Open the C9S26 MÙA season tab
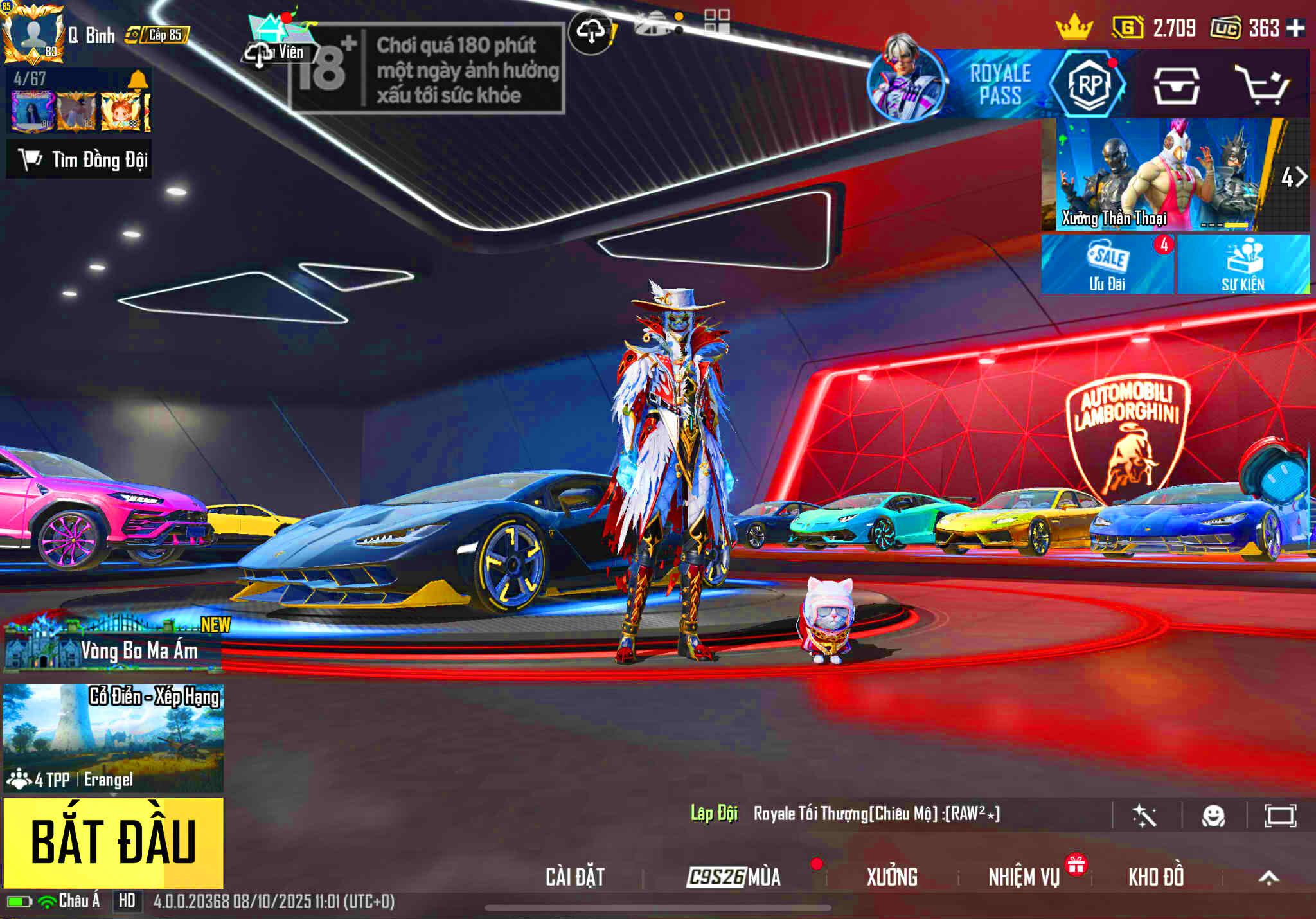This screenshot has width=1316, height=919. [734, 877]
